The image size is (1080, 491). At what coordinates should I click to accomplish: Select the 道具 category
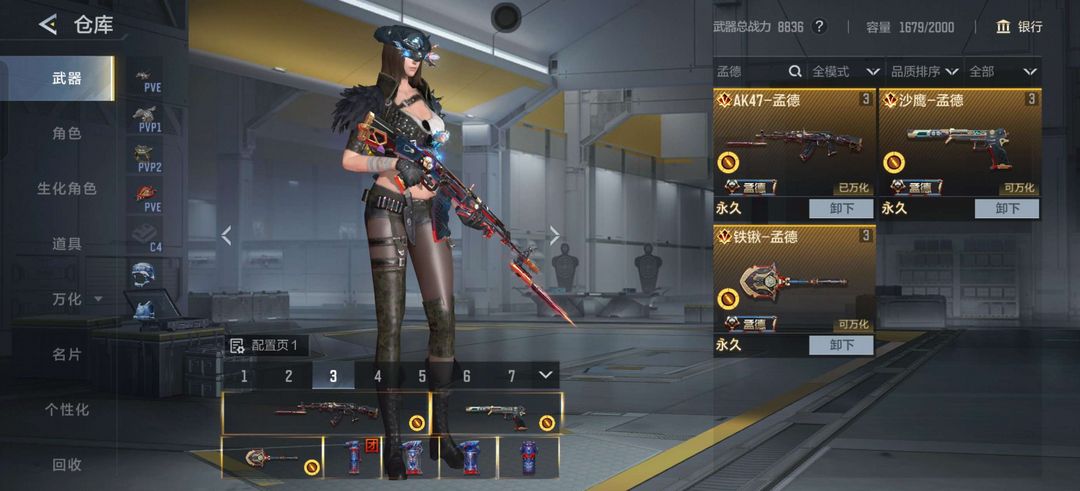67,243
